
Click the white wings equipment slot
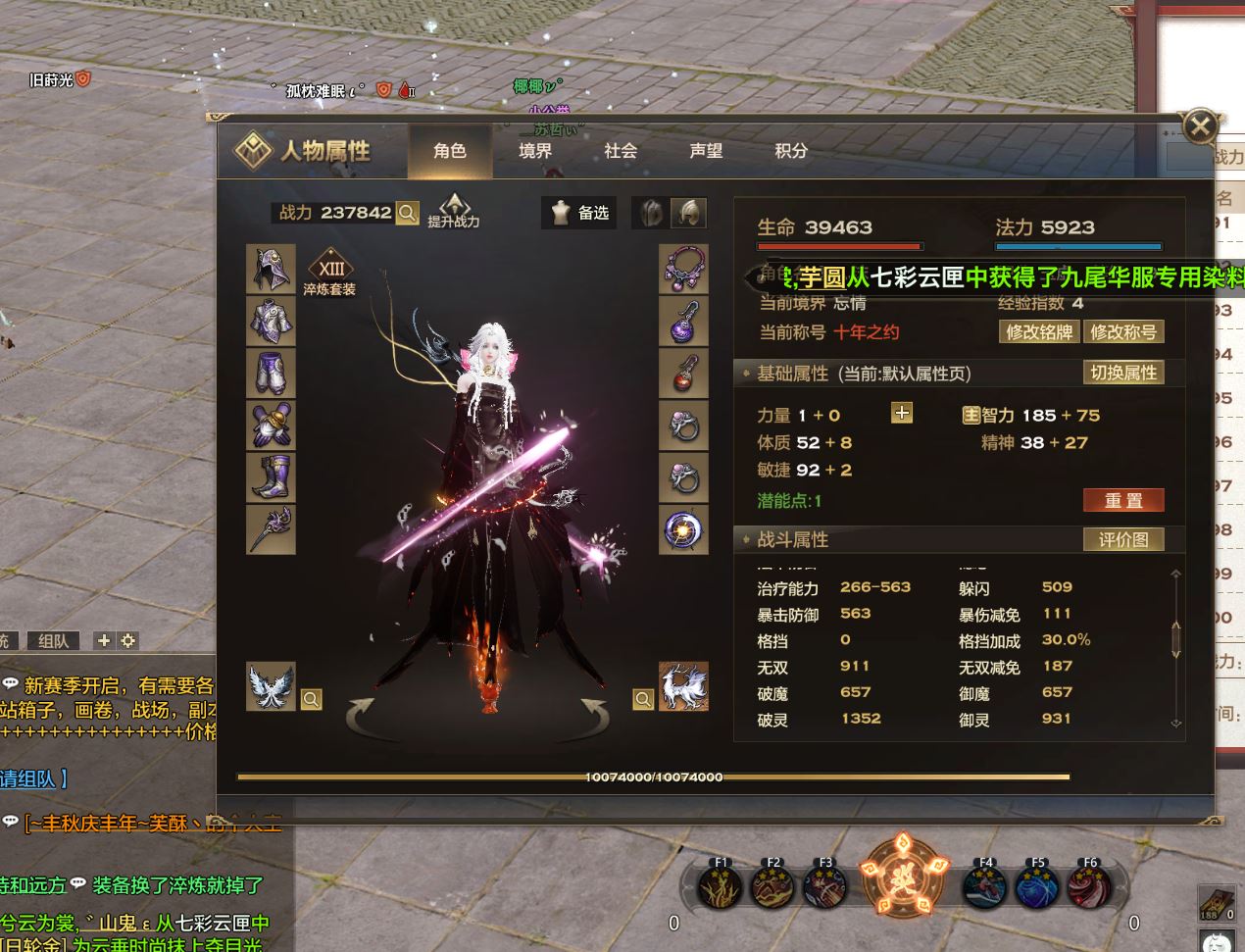click(271, 685)
